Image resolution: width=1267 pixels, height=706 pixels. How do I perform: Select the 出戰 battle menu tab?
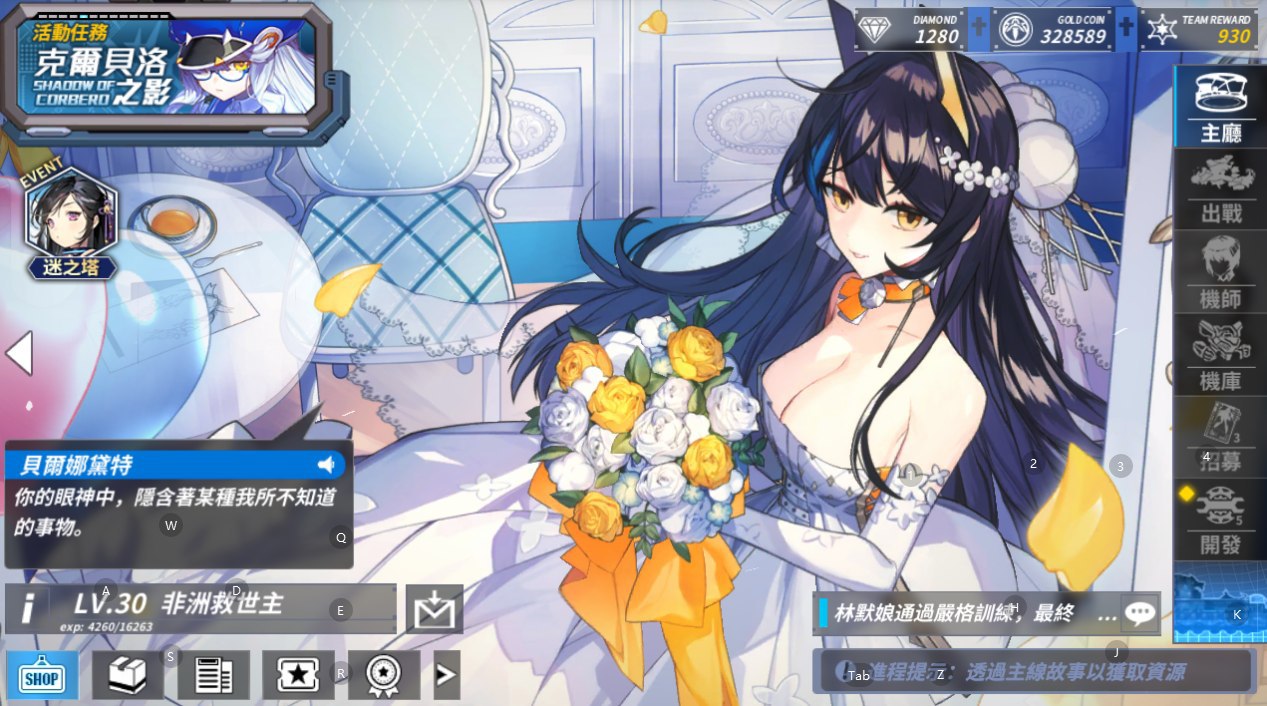point(1219,189)
